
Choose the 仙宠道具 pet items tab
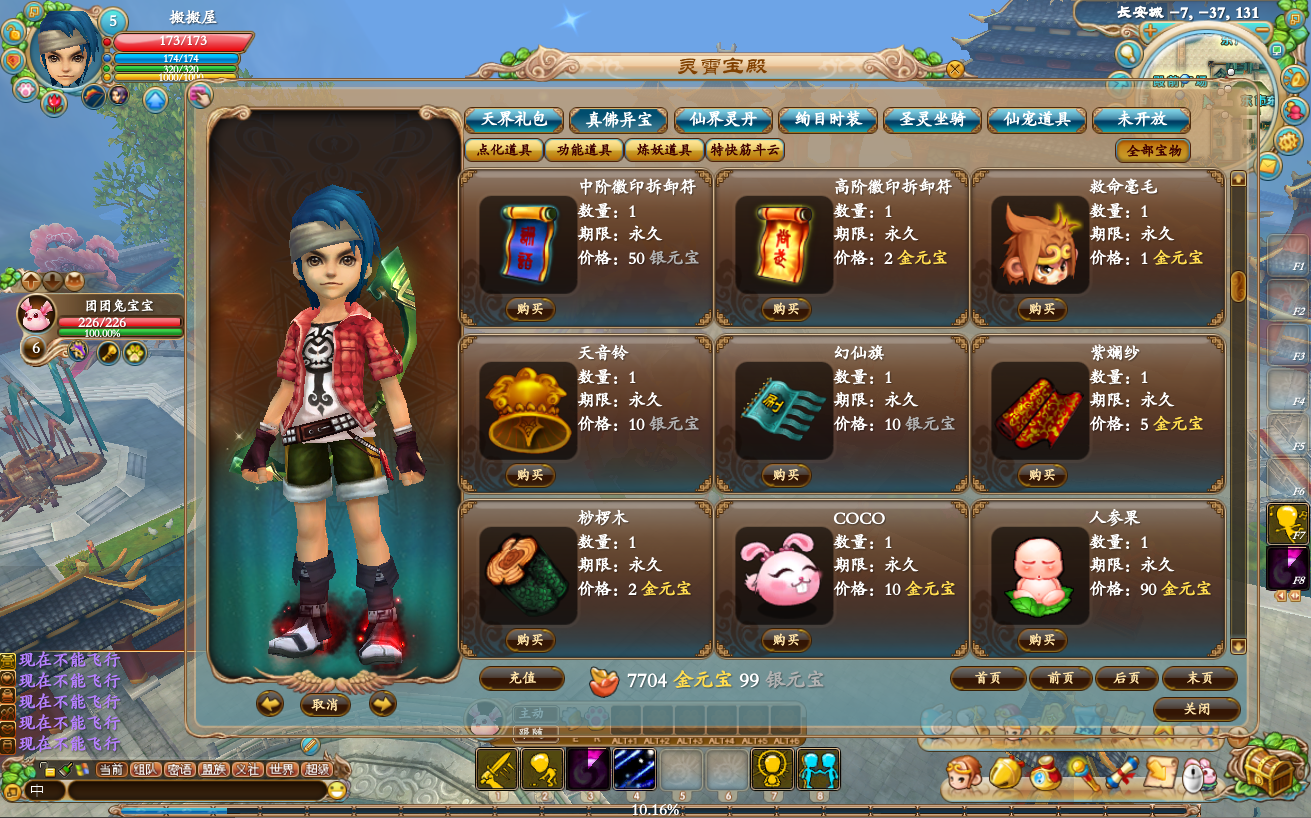pos(1037,120)
